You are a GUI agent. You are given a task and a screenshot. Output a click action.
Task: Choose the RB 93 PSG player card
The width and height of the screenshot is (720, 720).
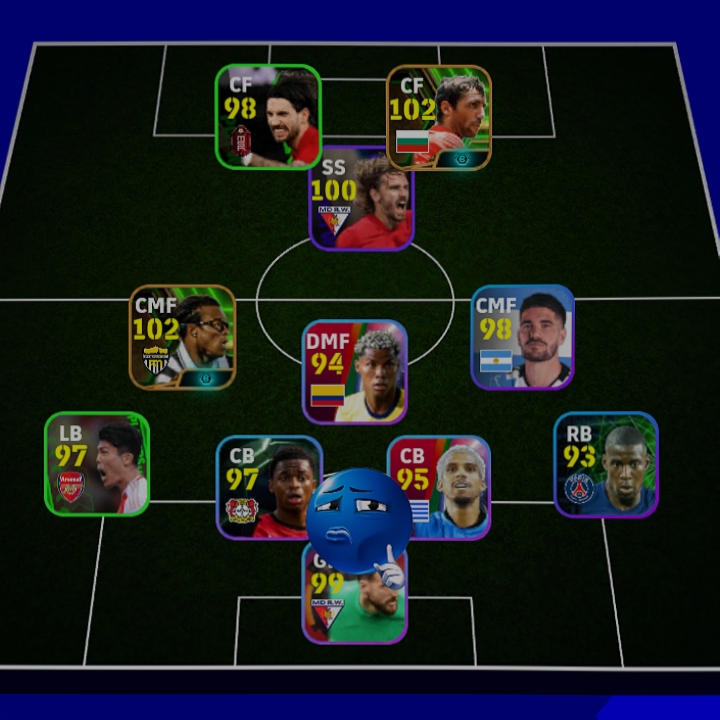tap(606, 464)
